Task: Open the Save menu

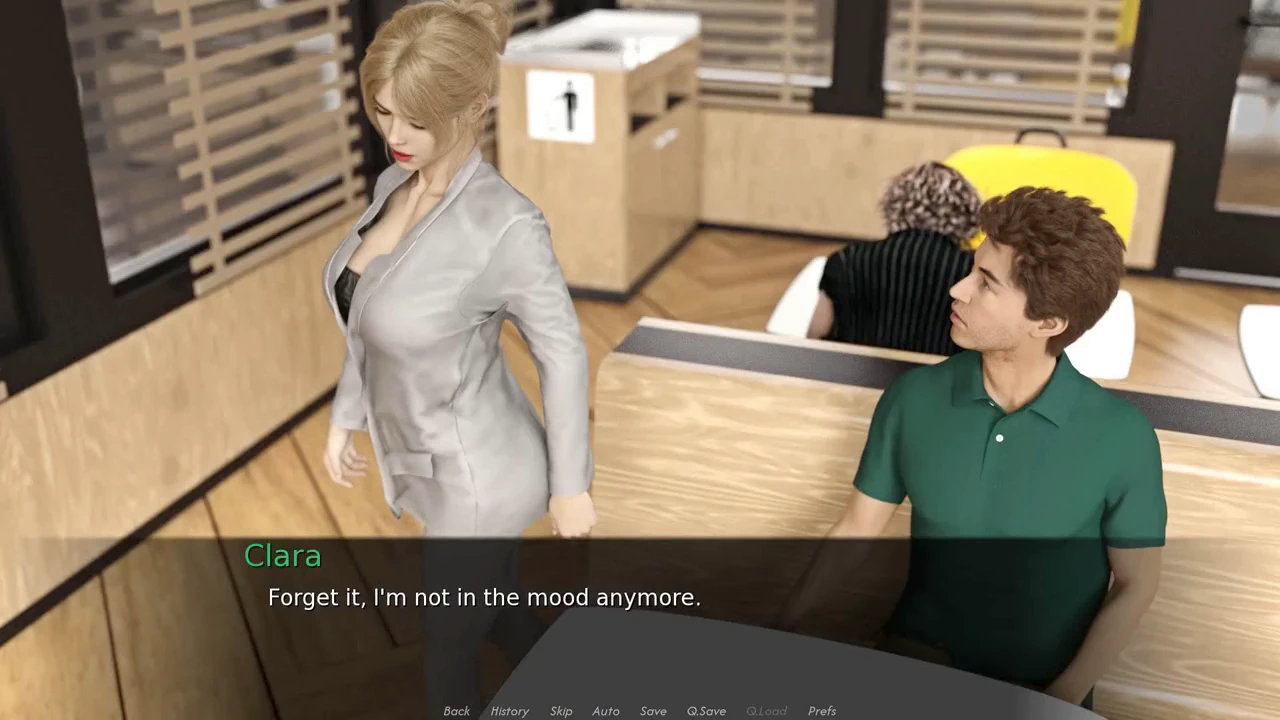Action: pyautogui.click(x=653, y=711)
